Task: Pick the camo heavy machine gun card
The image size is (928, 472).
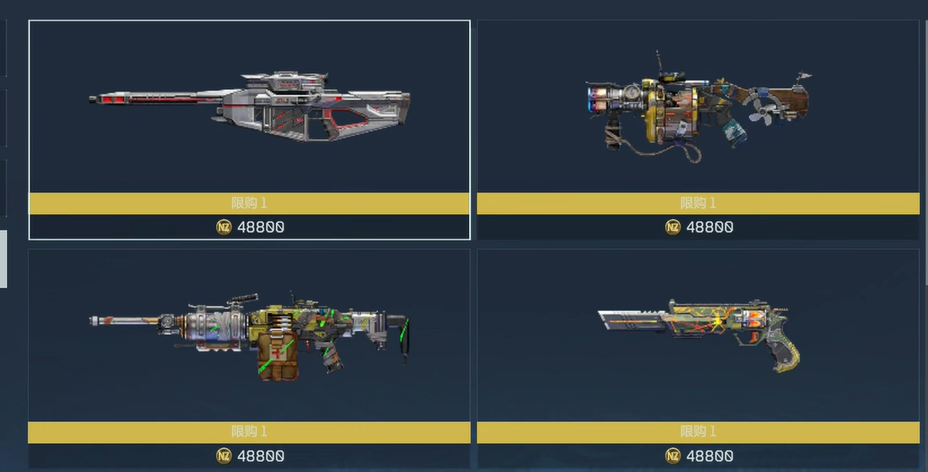Action: (x=249, y=335)
